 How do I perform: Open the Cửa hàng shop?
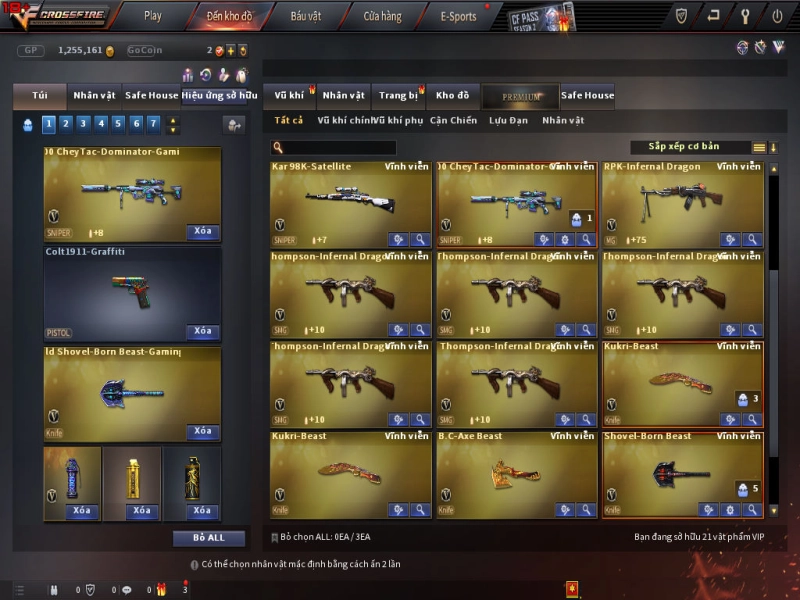pyautogui.click(x=382, y=16)
